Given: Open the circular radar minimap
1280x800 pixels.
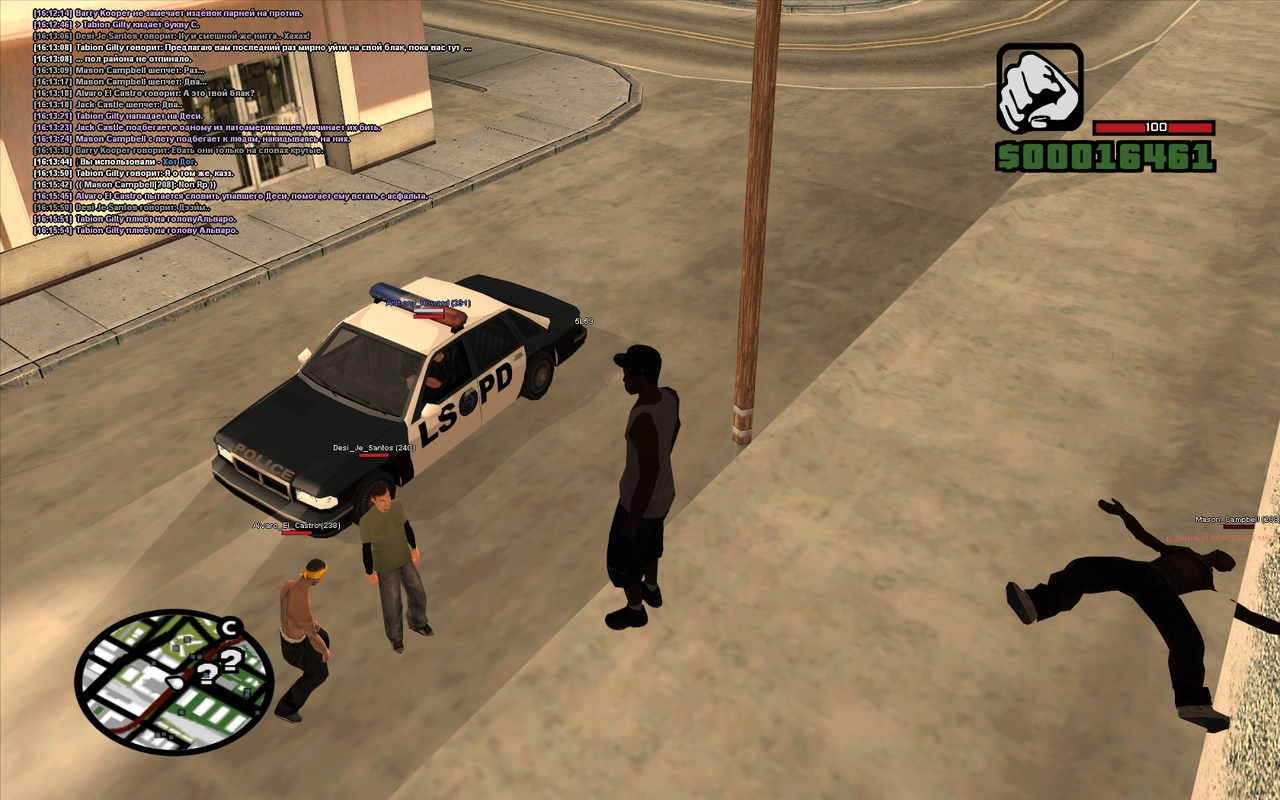Looking at the screenshot, I should click(x=173, y=682).
